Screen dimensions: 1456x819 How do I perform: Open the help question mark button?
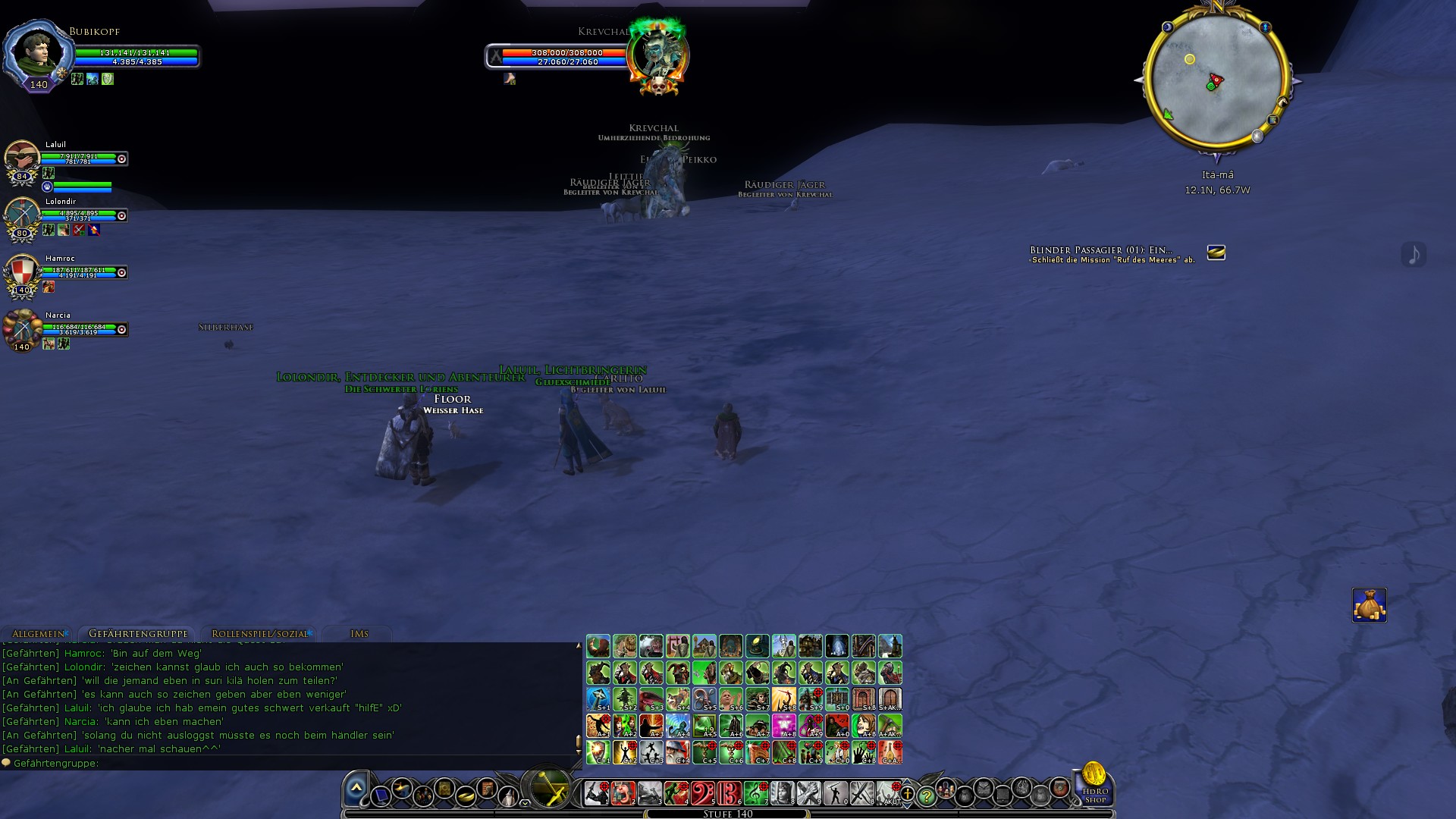(926, 796)
